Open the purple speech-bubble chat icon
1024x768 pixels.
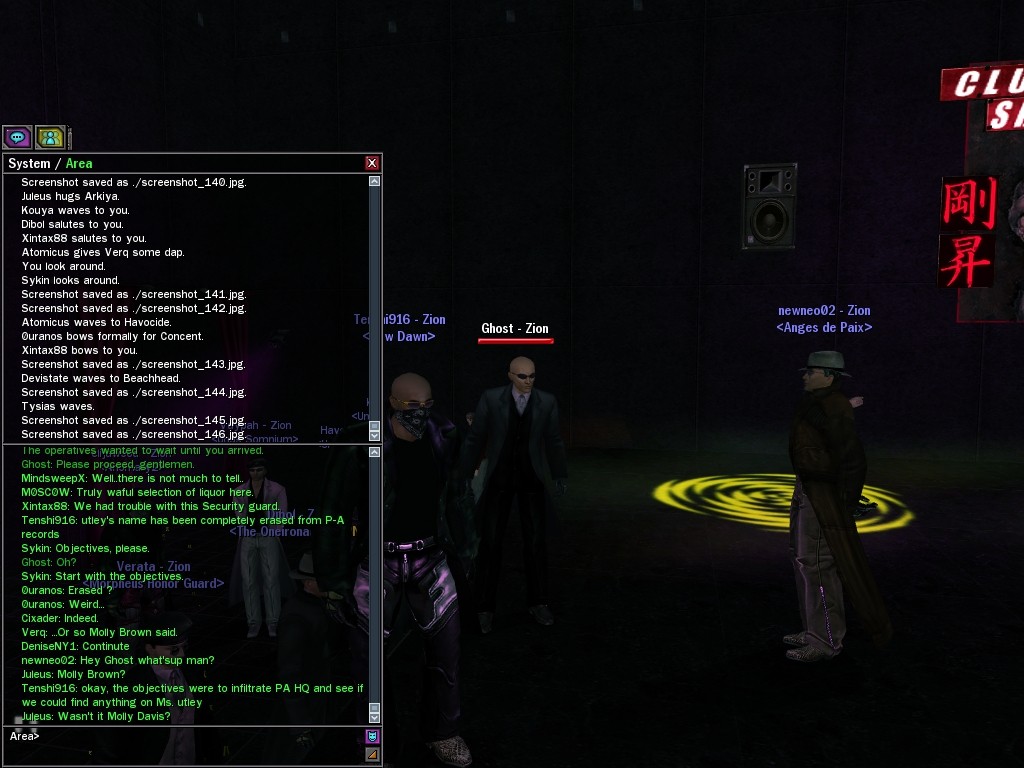[17, 137]
